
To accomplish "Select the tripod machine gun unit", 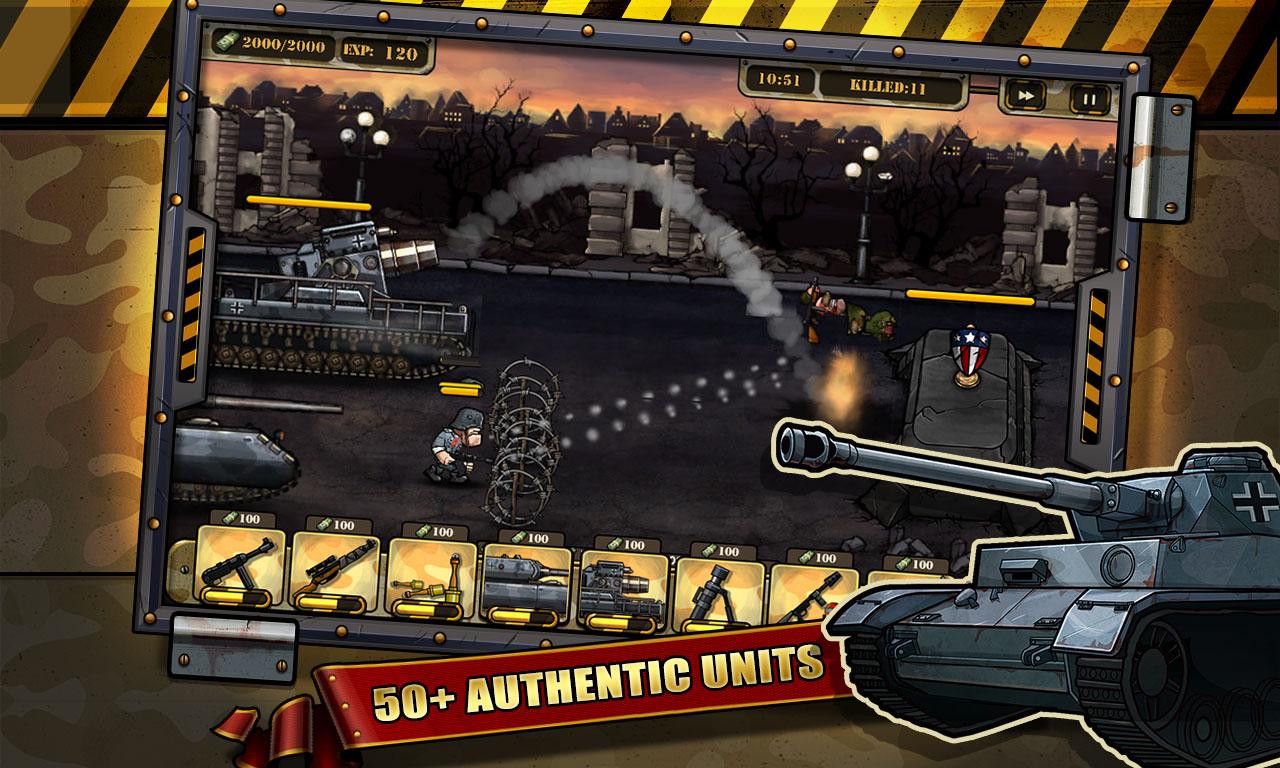I will coord(816,598).
